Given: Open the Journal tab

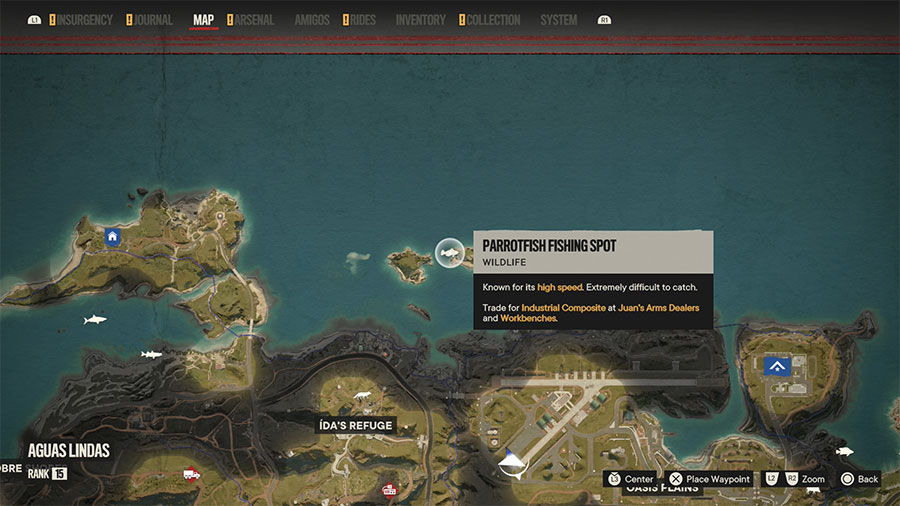Looking at the screenshot, I should pyautogui.click(x=154, y=20).
